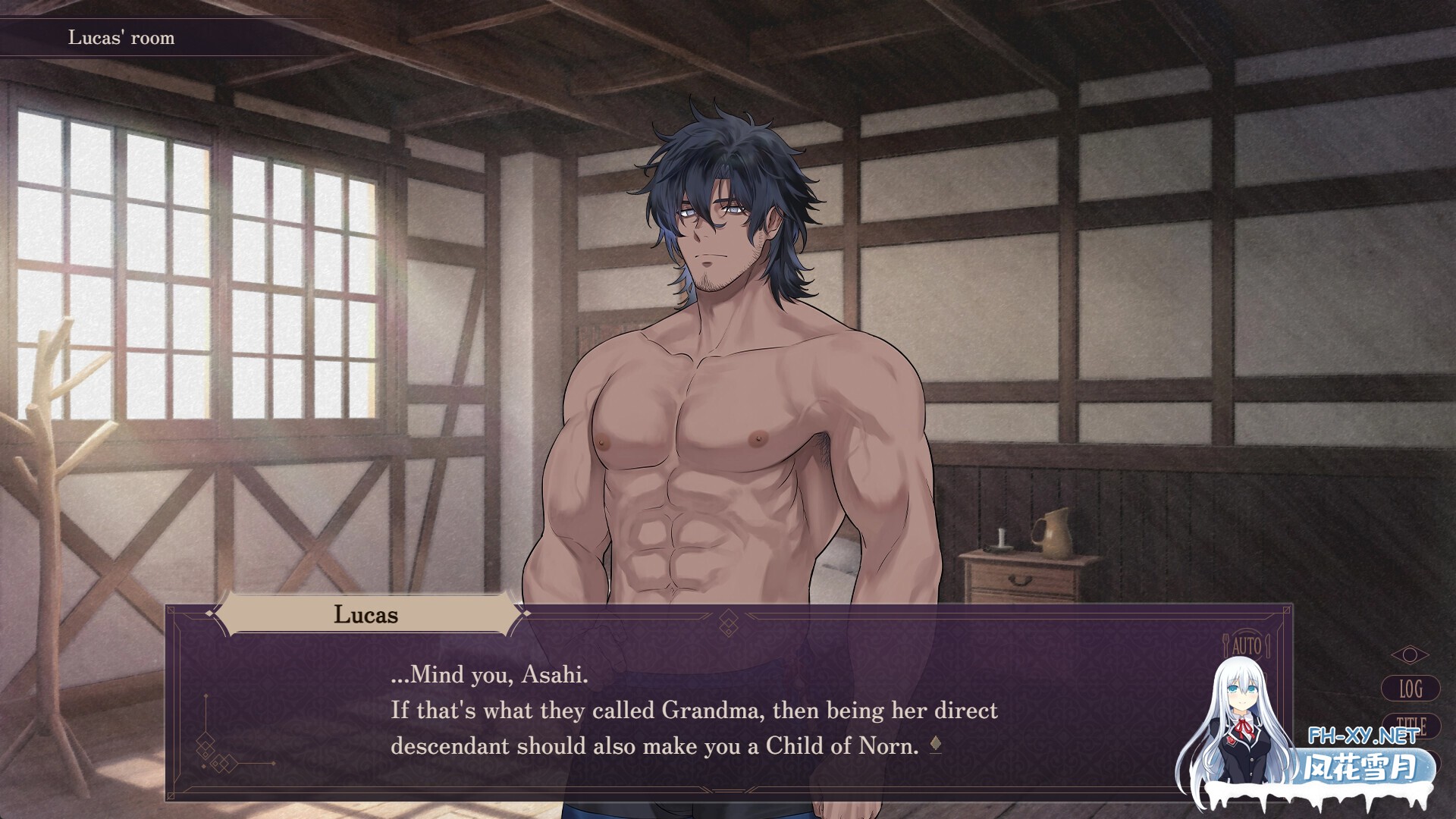Open the dialogue LOG

coord(1410,689)
